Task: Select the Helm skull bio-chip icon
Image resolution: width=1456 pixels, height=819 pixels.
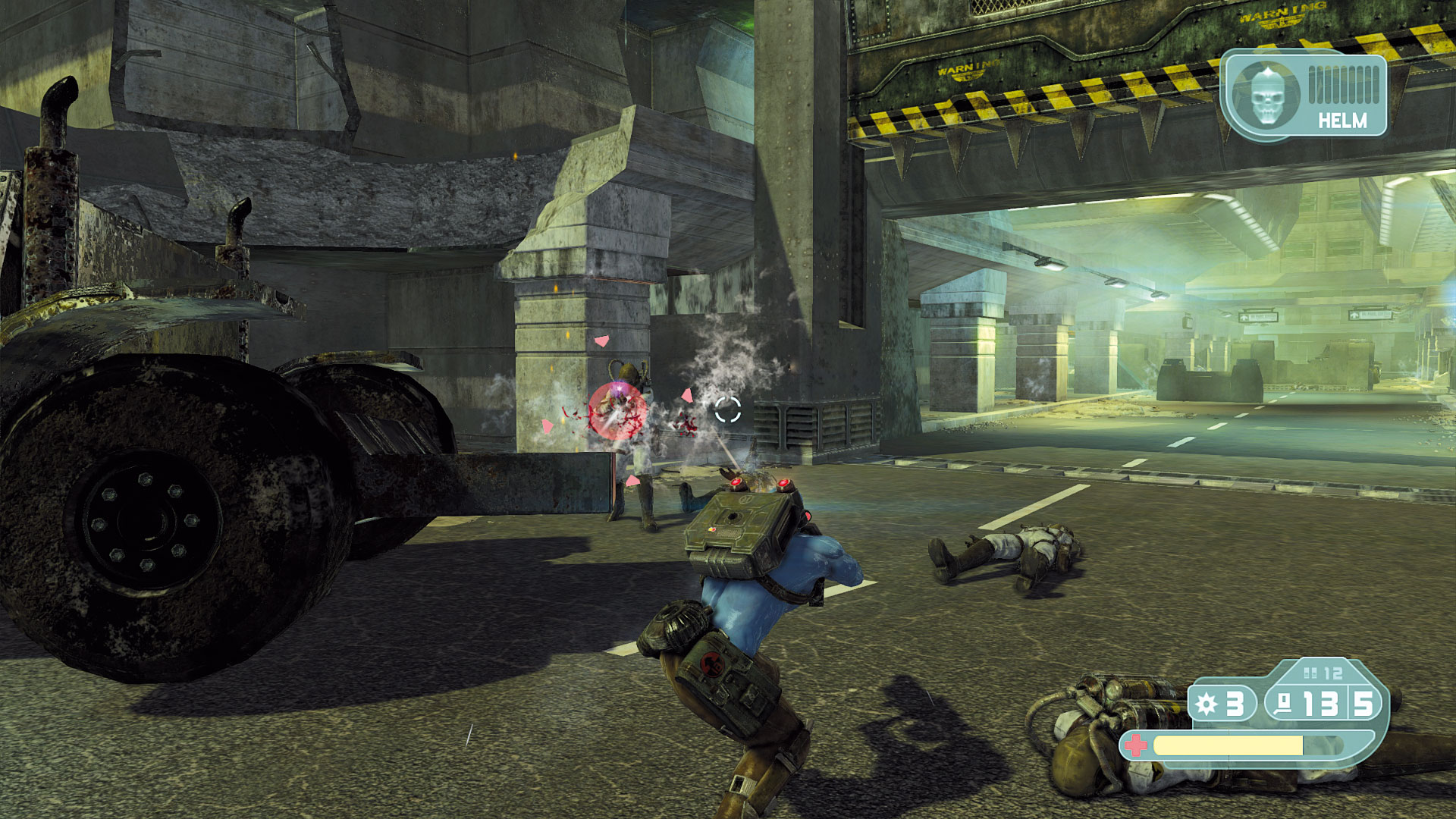Action: pos(1265,96)
